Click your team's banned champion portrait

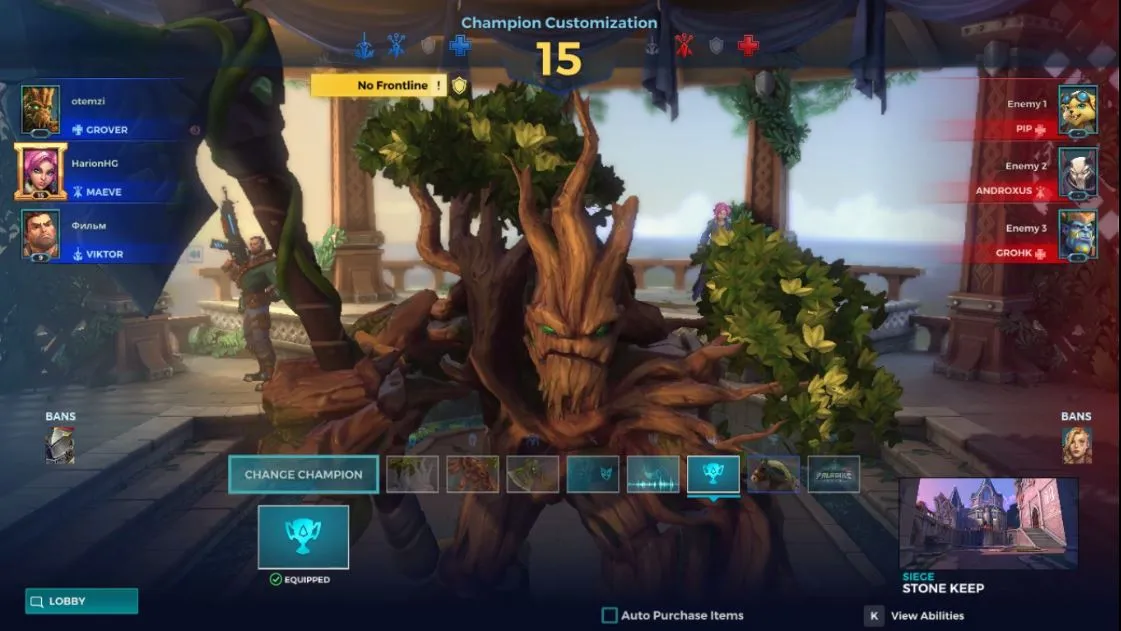[x=60, y=445]
